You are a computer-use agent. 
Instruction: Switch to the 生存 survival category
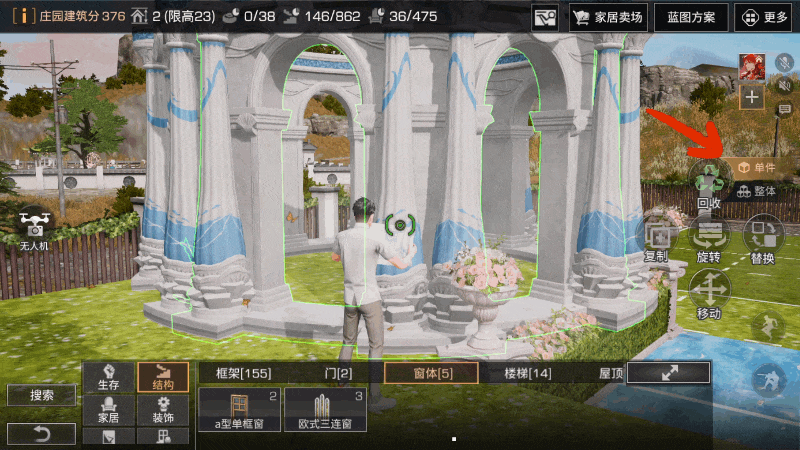[x=108, y=376]
